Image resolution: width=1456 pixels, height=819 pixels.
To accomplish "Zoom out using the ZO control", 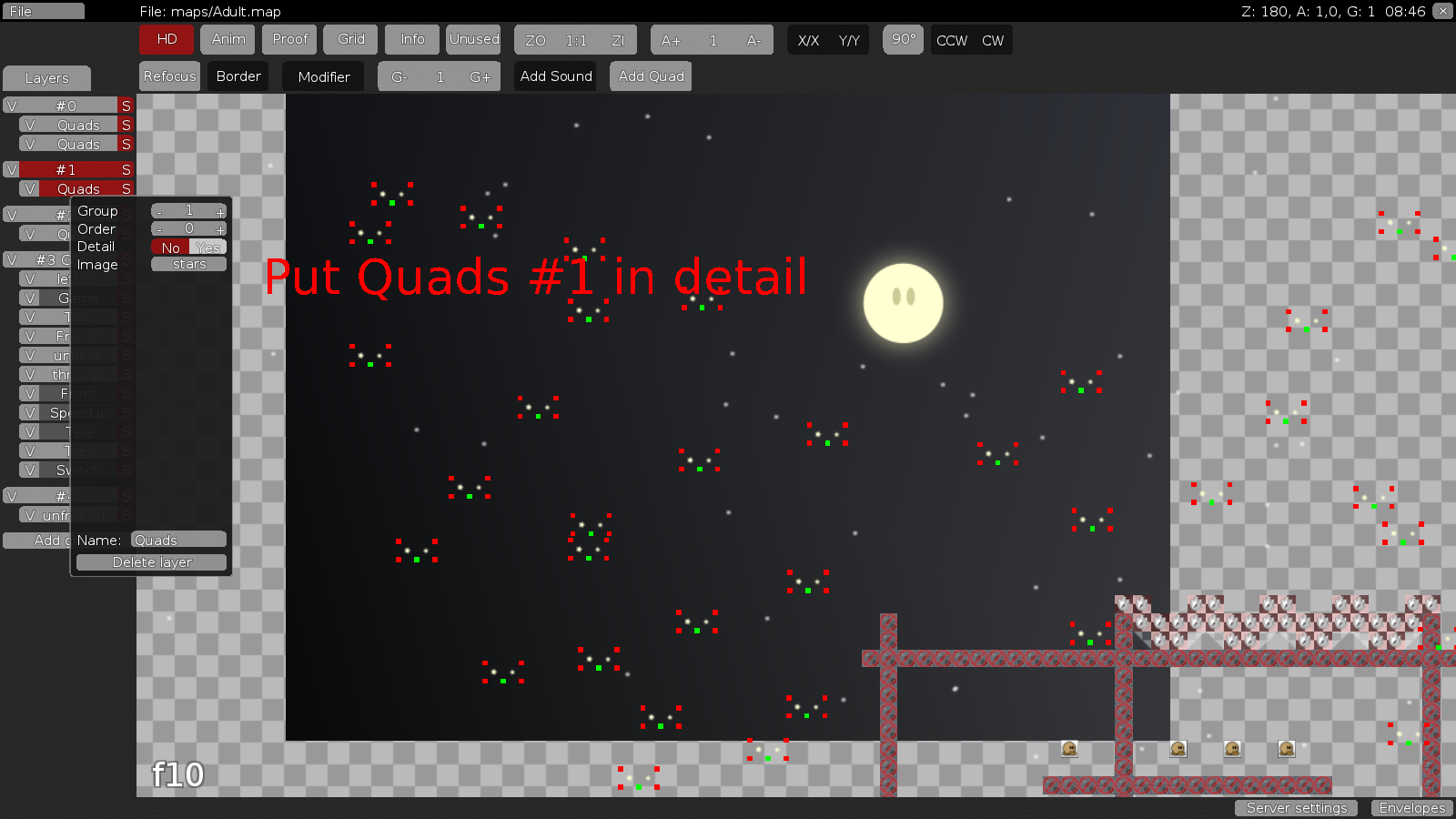I will [536, 40].
